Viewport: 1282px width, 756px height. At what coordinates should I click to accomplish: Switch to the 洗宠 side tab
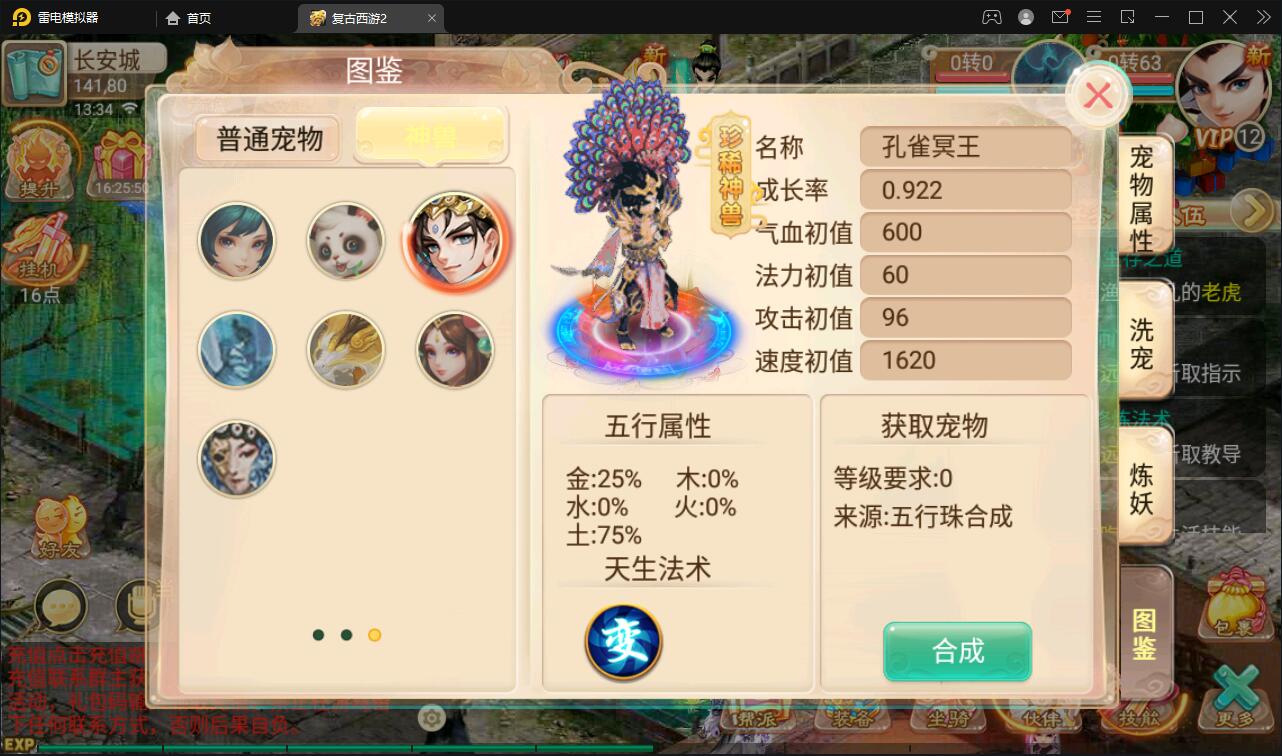[1143, 343]
